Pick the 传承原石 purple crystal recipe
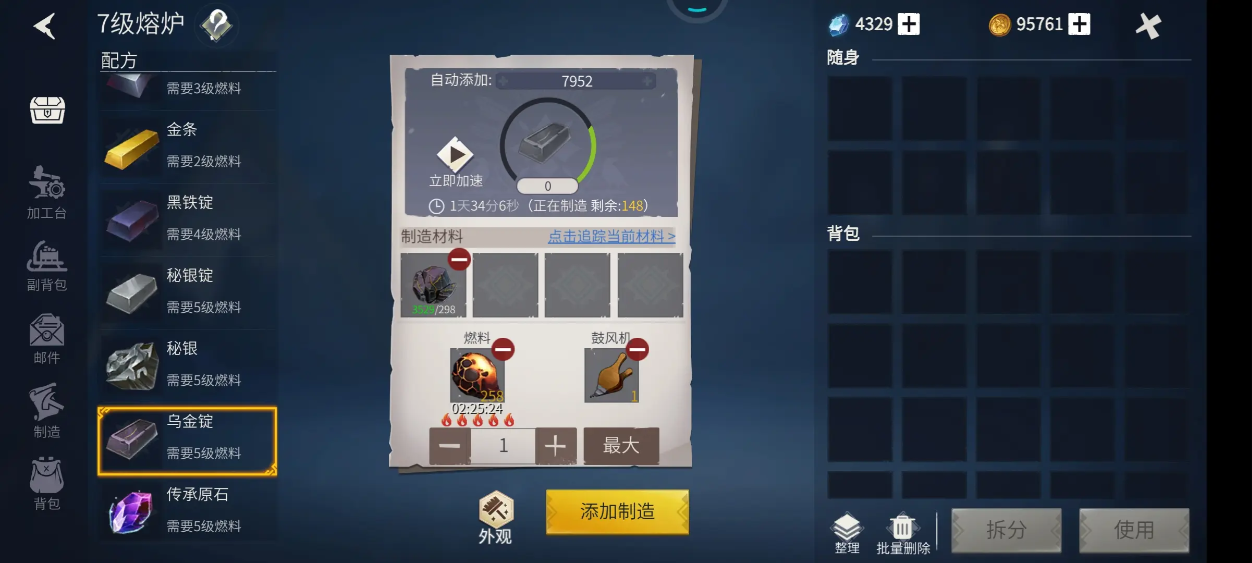The width and height of the screenshot is (1252, 563). (x=187, y=509)
